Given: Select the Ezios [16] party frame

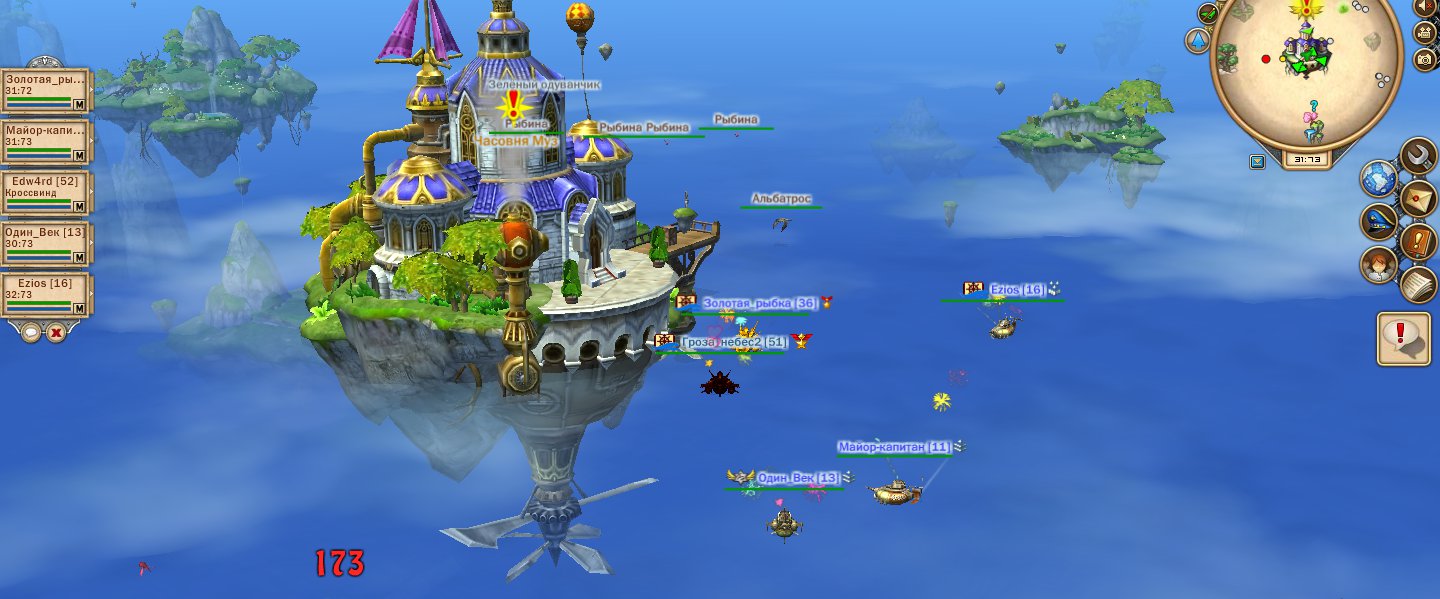Looking at the screenshot, I should 46,294.
